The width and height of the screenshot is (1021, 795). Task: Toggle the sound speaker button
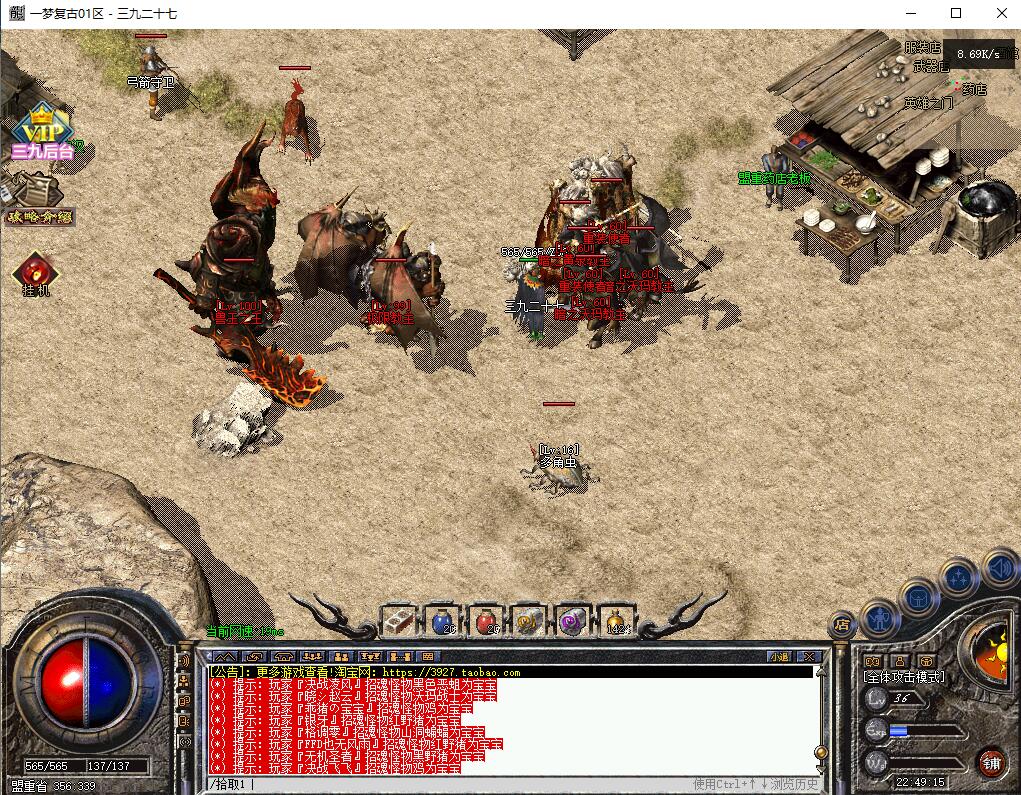pyautogui.click(x=1000, y=569)
